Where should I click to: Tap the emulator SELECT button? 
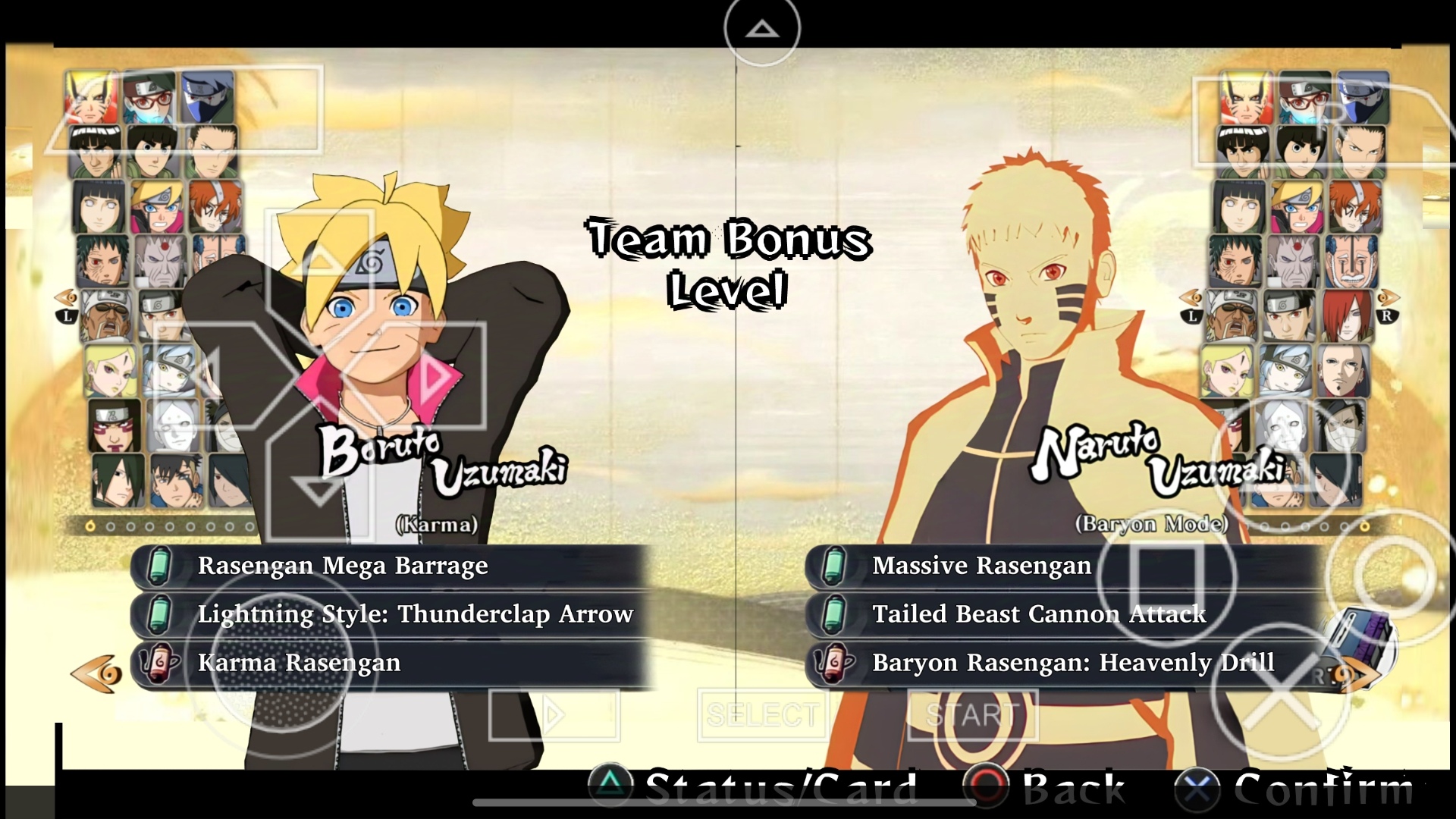pyautogui.click(x=762, y=714)
